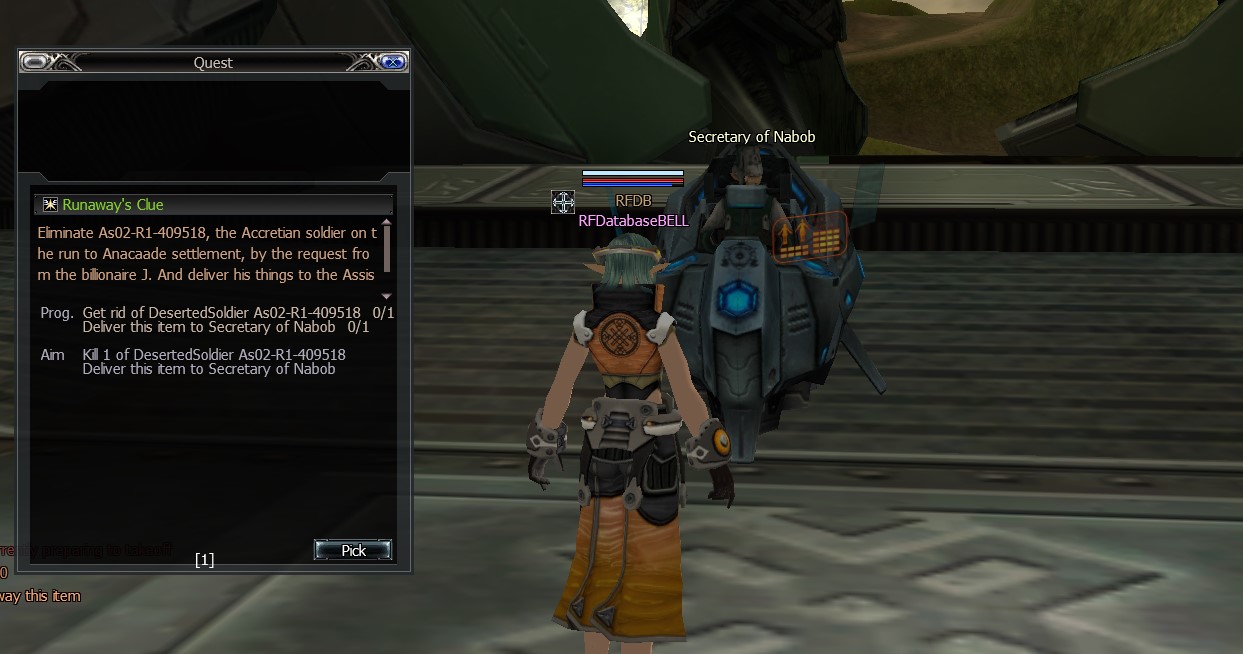The image size is (1243, 654).
Task: Select page 1 indicator in Quest window
Action: pos(204,560)
